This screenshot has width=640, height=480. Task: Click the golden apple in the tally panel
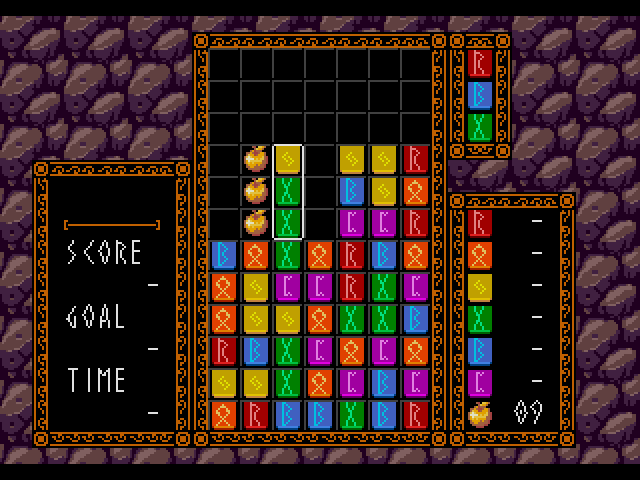479,413
